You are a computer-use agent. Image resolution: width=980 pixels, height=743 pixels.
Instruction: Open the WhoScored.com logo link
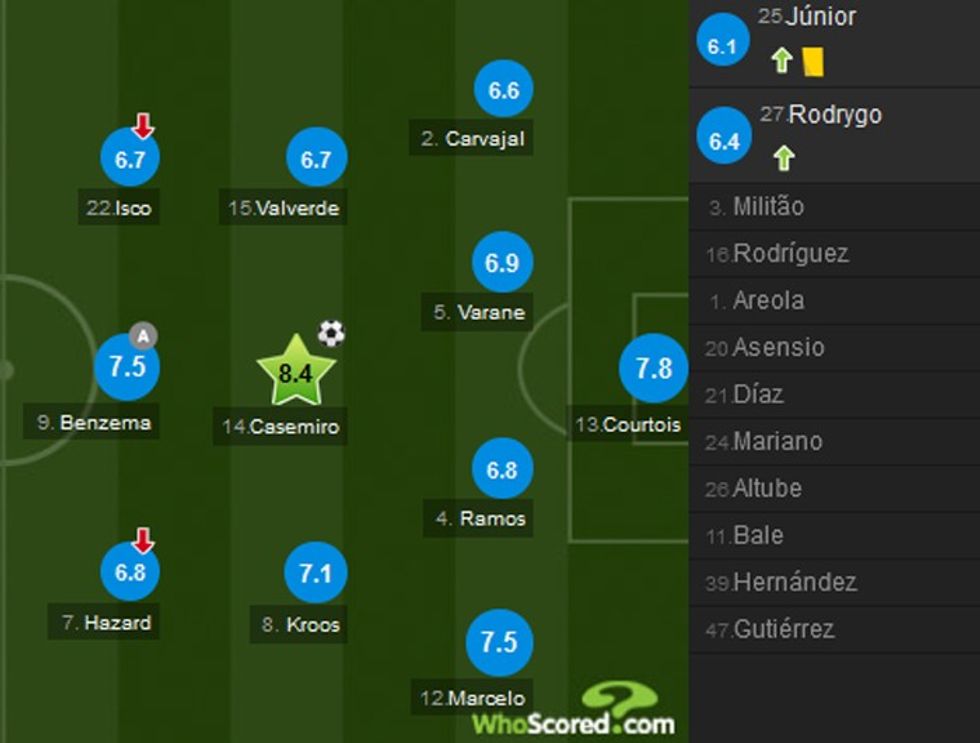tap(574, 711)
